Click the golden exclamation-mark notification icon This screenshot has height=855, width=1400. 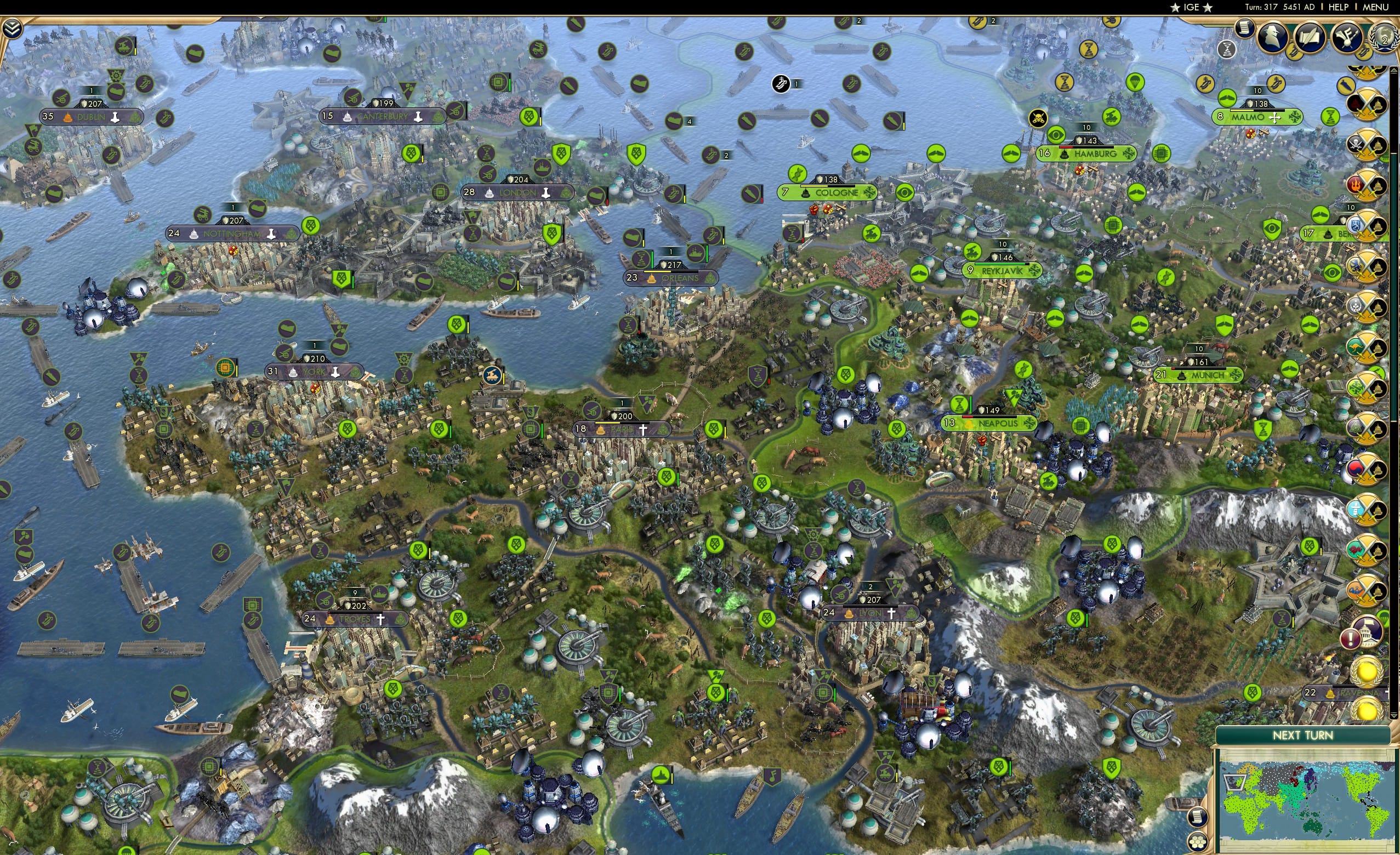click(x=1351, y=639)
